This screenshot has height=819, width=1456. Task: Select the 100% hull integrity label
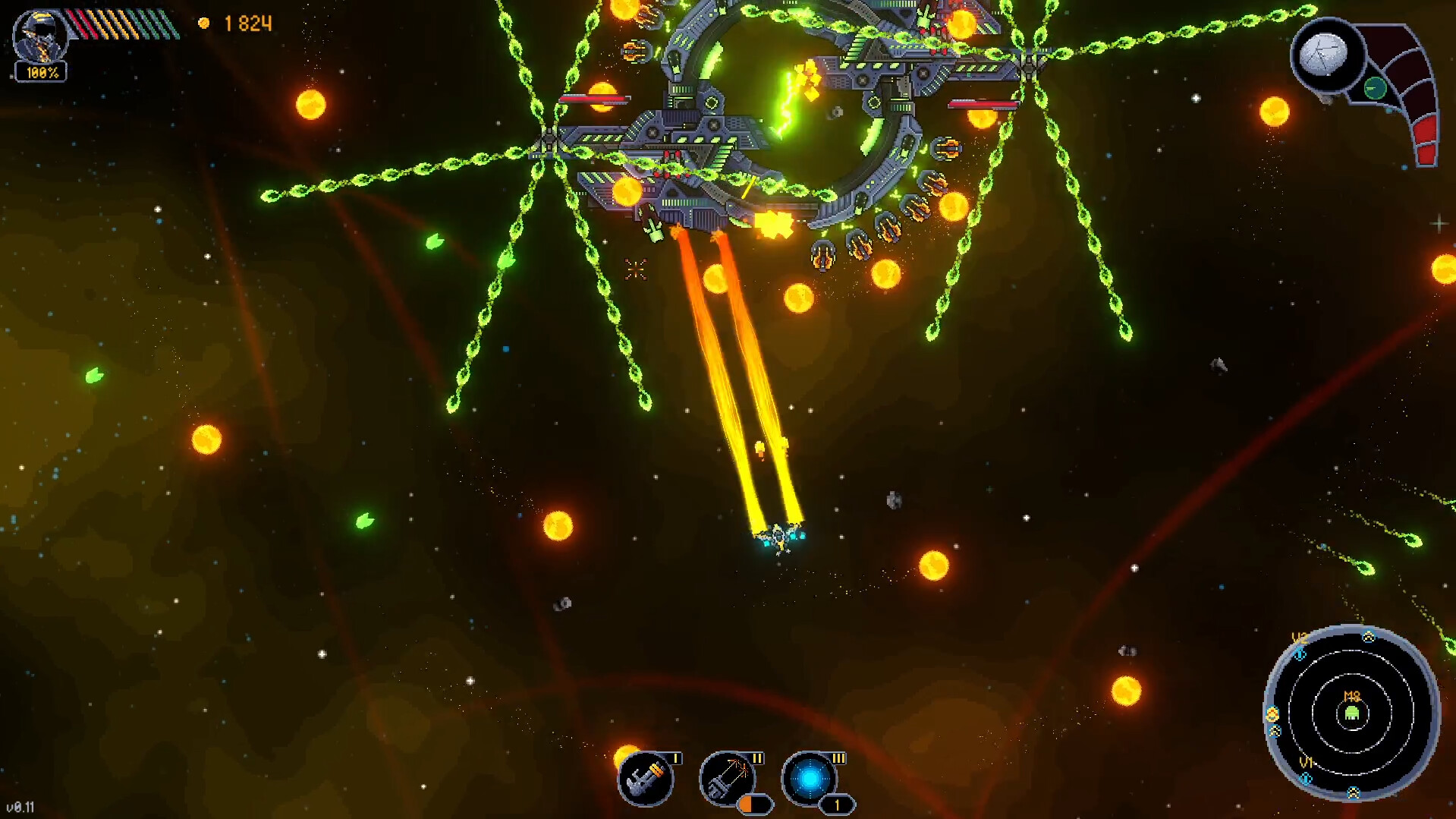[x=42, y=73]
